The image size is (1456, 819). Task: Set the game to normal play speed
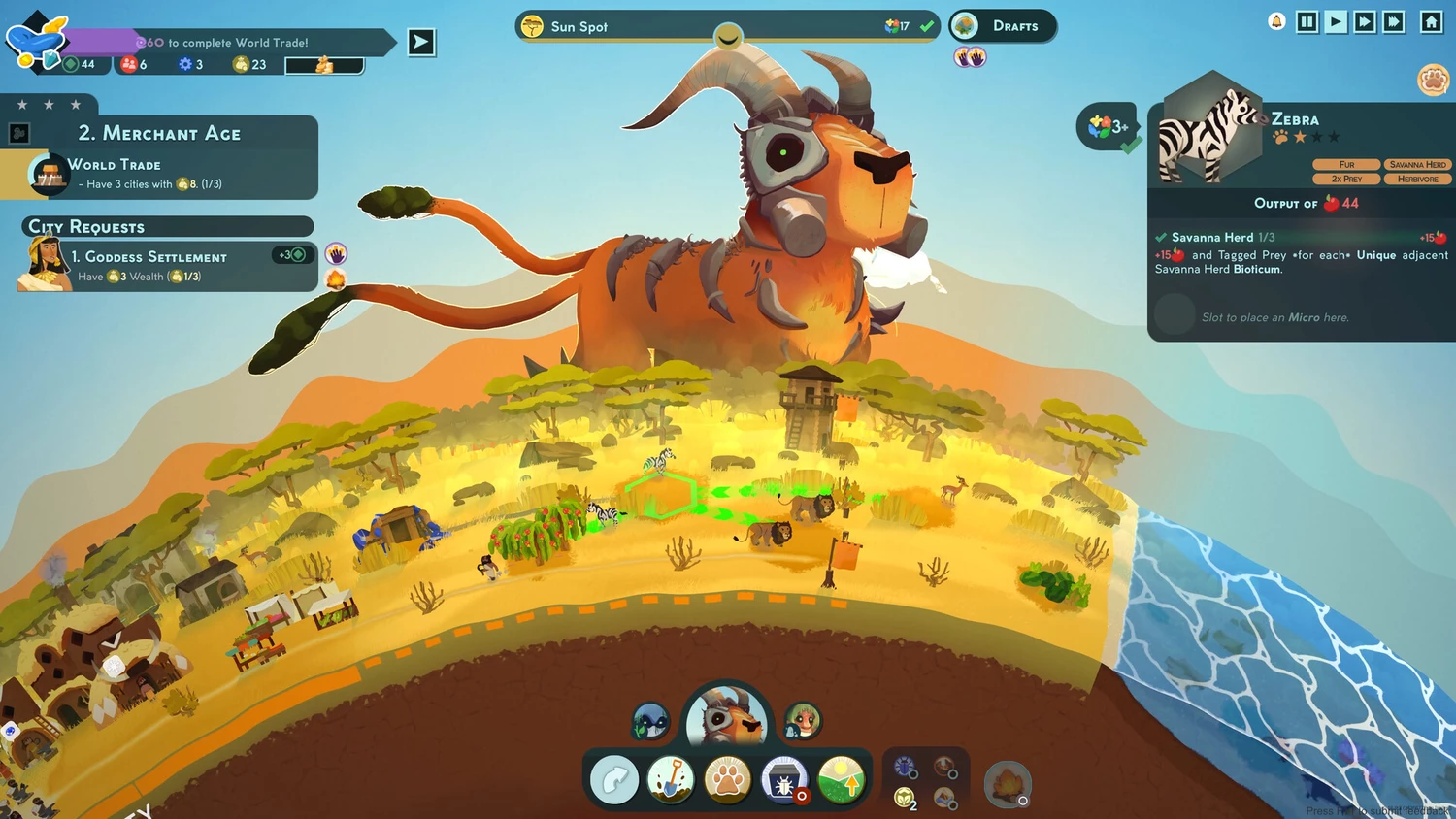click(1337, 22)
